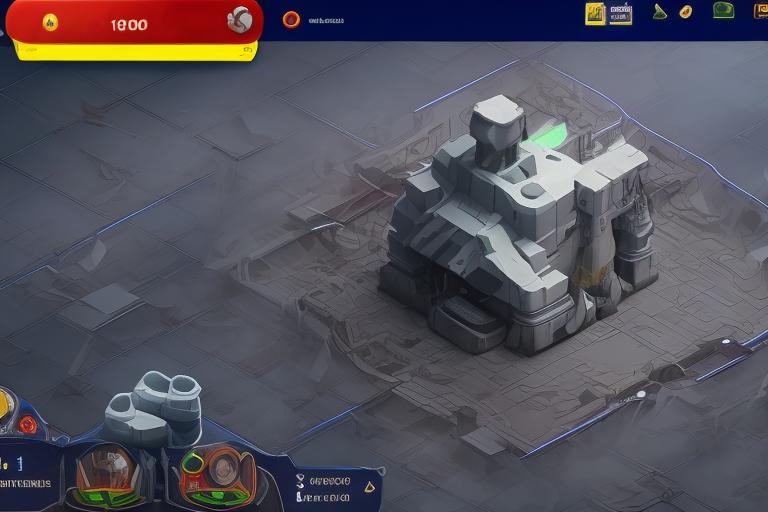Activate the red orb button on bottom panel

[28, 424]
